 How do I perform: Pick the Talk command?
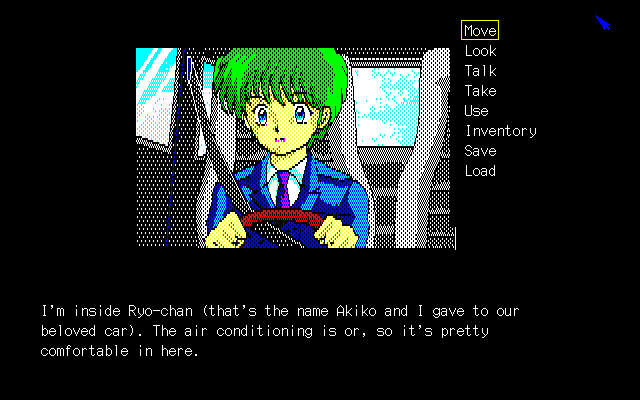(480, 71)
